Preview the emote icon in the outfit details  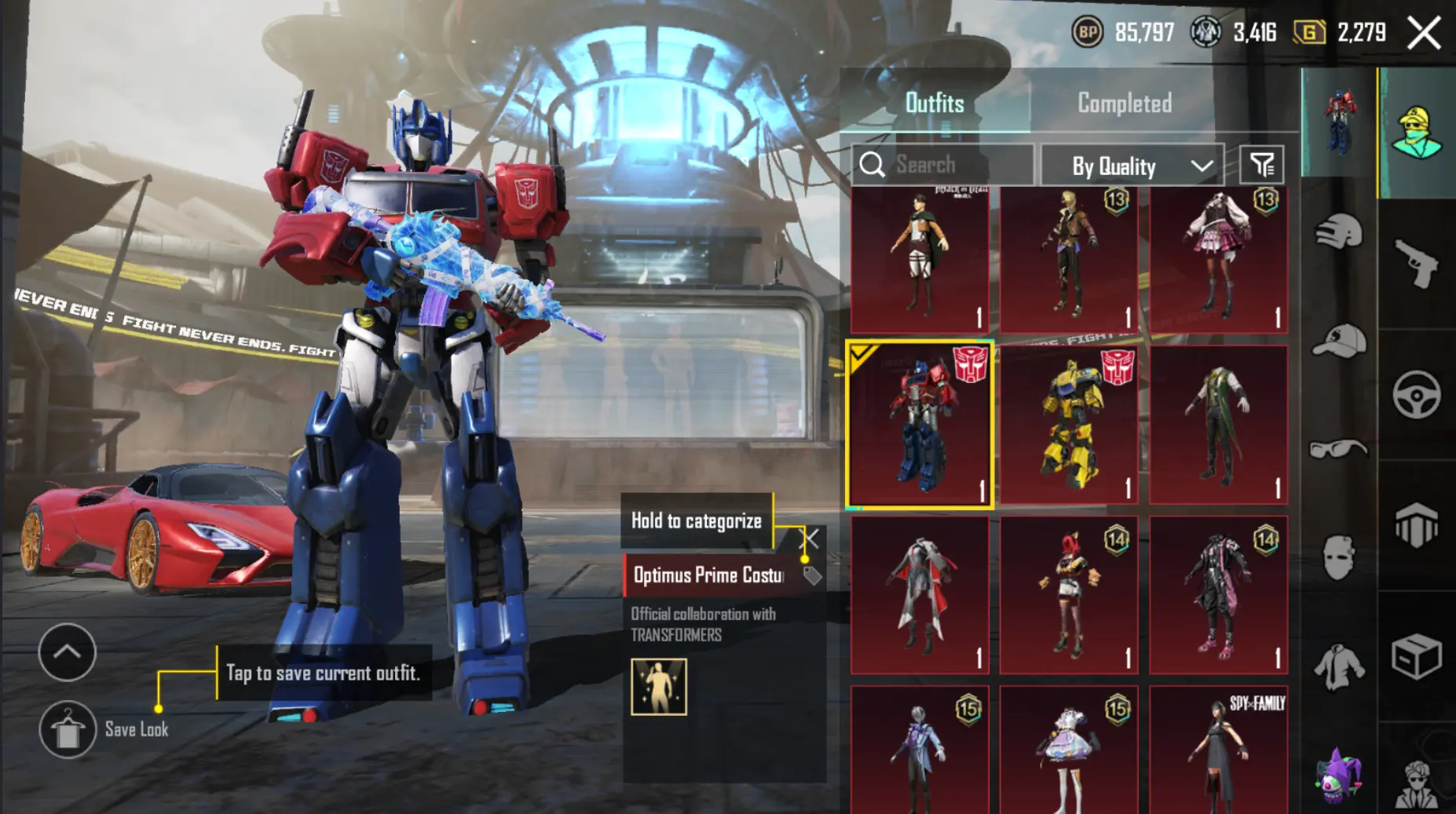point(659,687)
